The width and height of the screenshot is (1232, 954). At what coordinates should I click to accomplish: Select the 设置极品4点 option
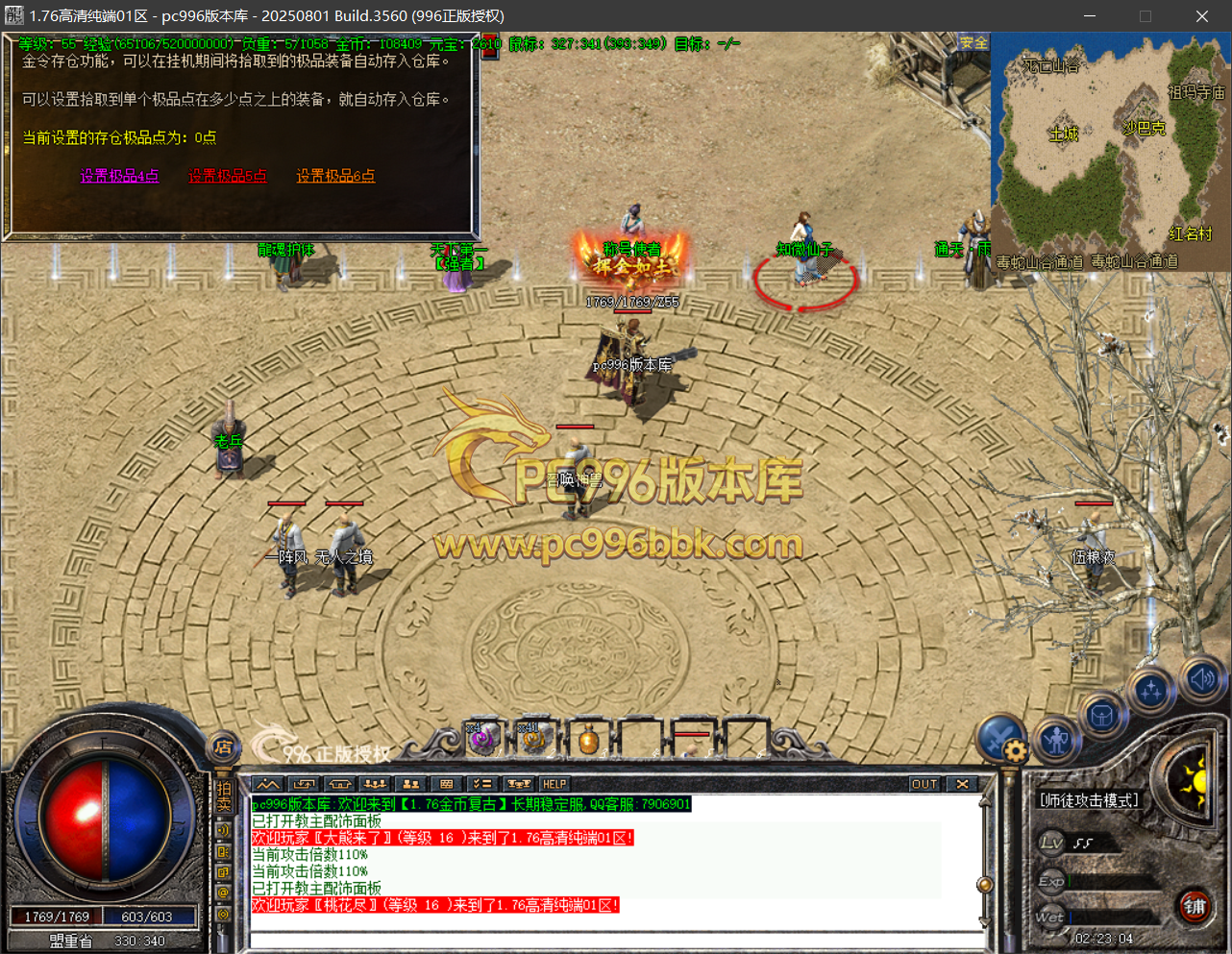tap(119, 176)
